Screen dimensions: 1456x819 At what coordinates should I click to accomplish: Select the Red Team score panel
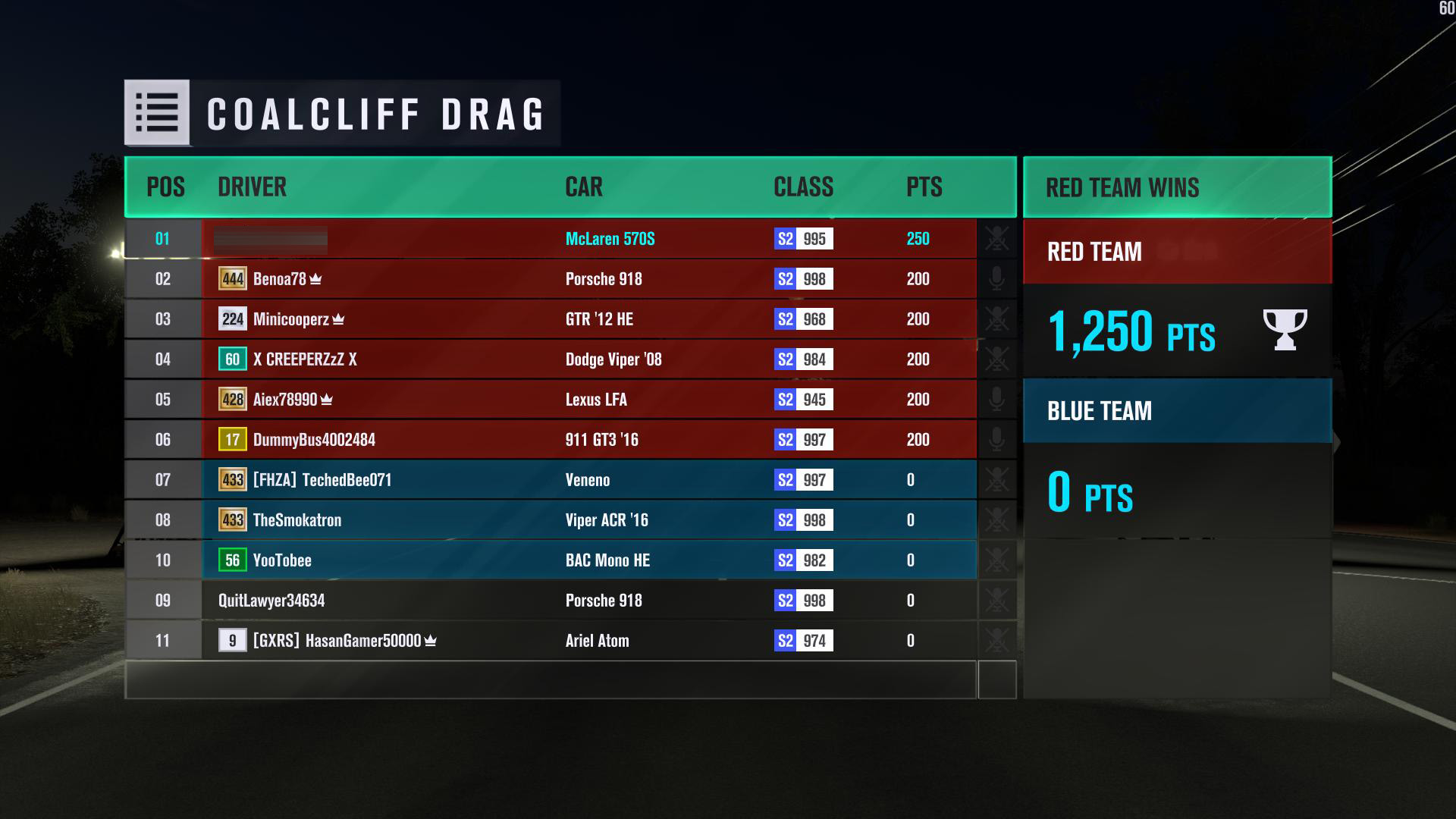point(1177,298)
